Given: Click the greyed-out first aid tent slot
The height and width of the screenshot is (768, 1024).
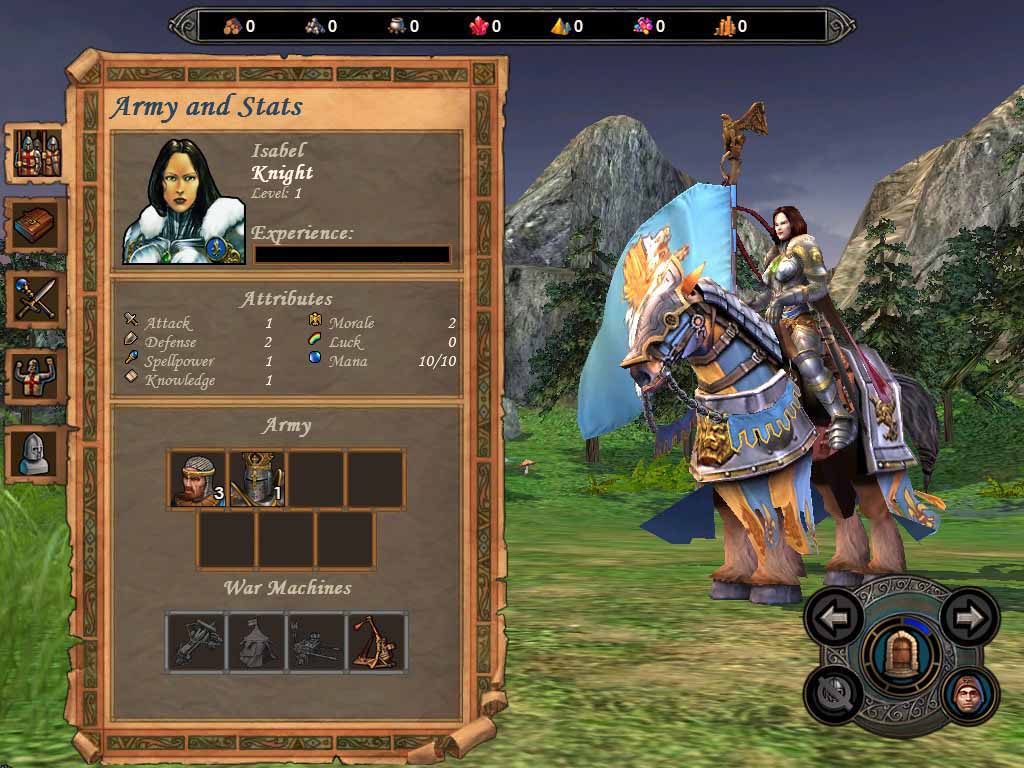Looking at the screenshot, I should pos(257,641).
